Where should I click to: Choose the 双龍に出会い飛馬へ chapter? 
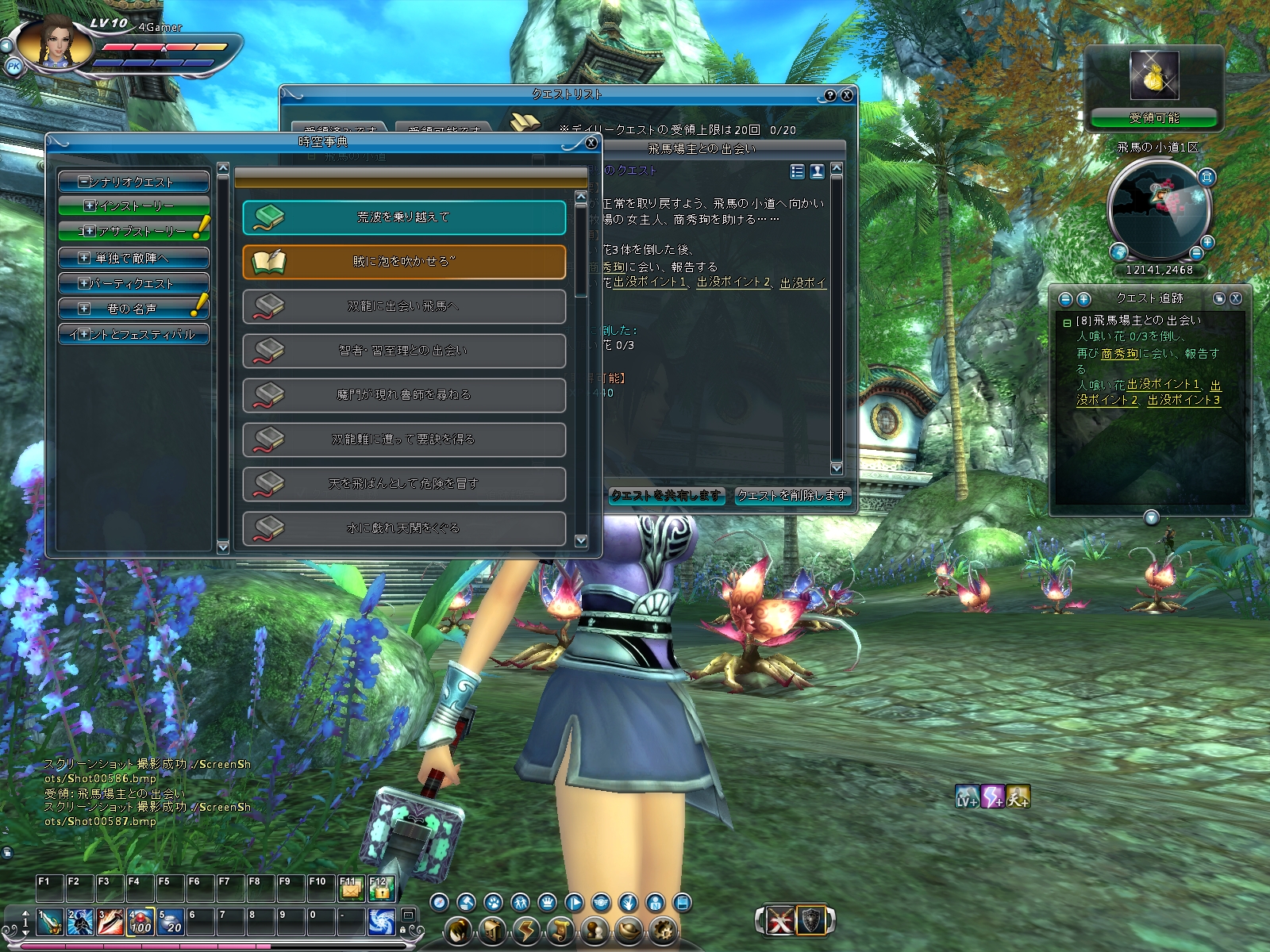click(x=404, y=306)
